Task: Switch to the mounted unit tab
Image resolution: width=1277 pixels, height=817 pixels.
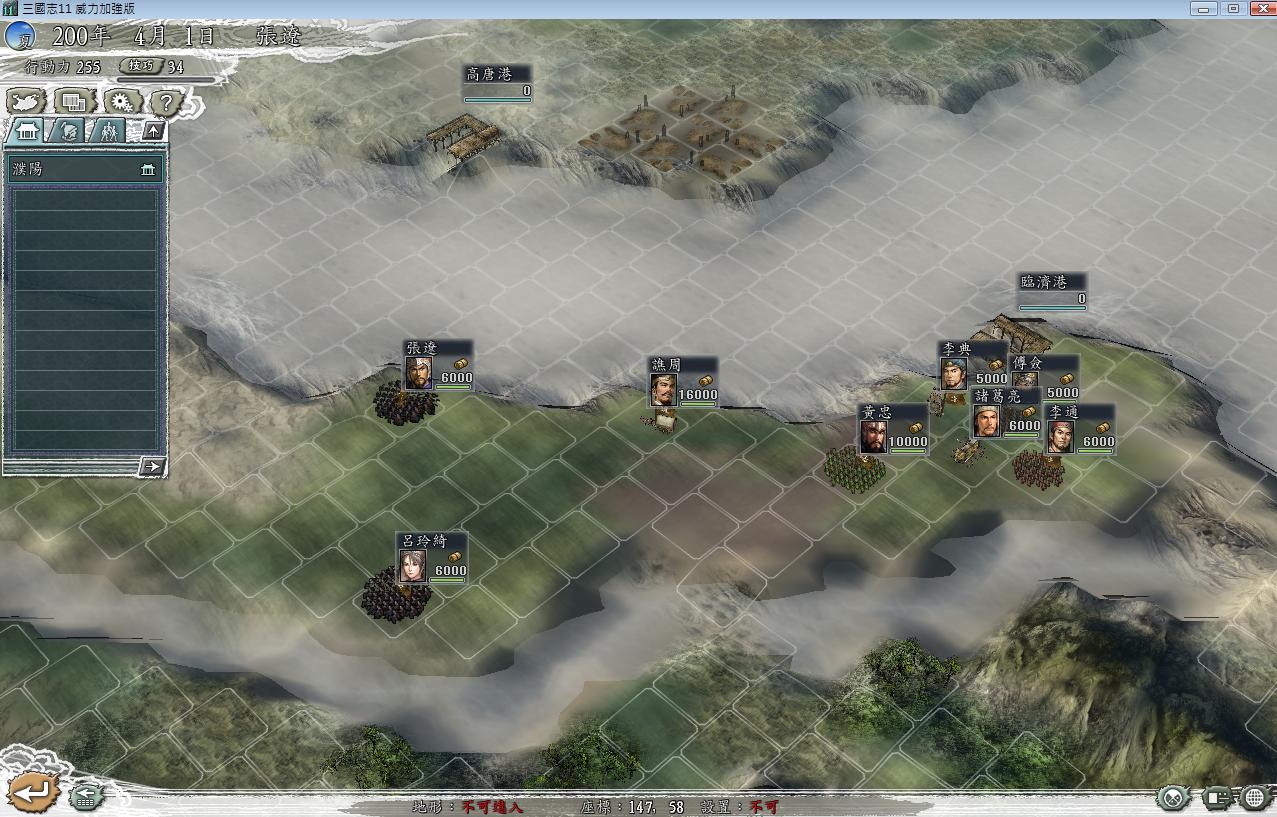Action: [69, 131]
